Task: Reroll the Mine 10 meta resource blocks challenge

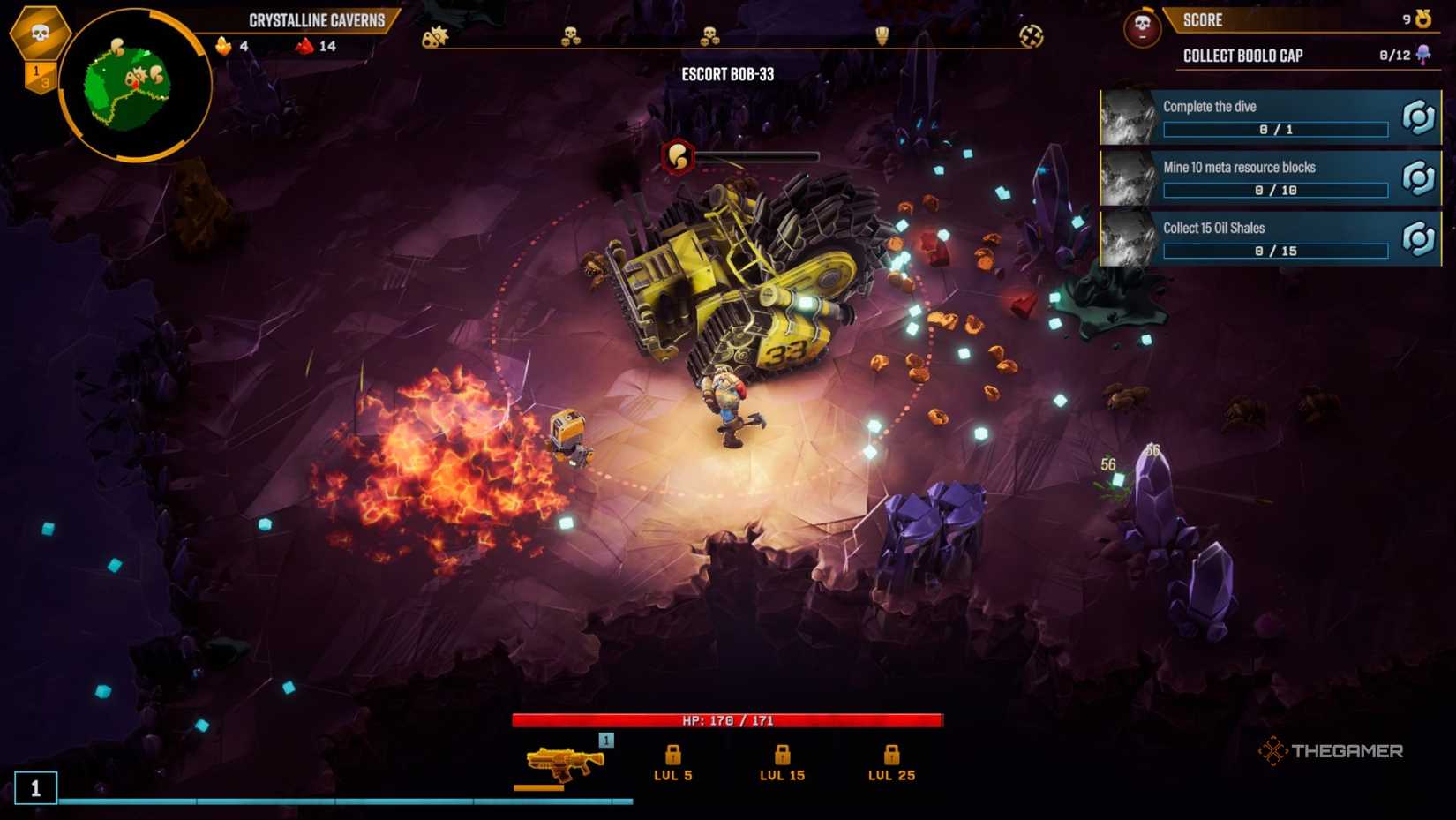Action: pyautogui.click(x=1418, y=178)
